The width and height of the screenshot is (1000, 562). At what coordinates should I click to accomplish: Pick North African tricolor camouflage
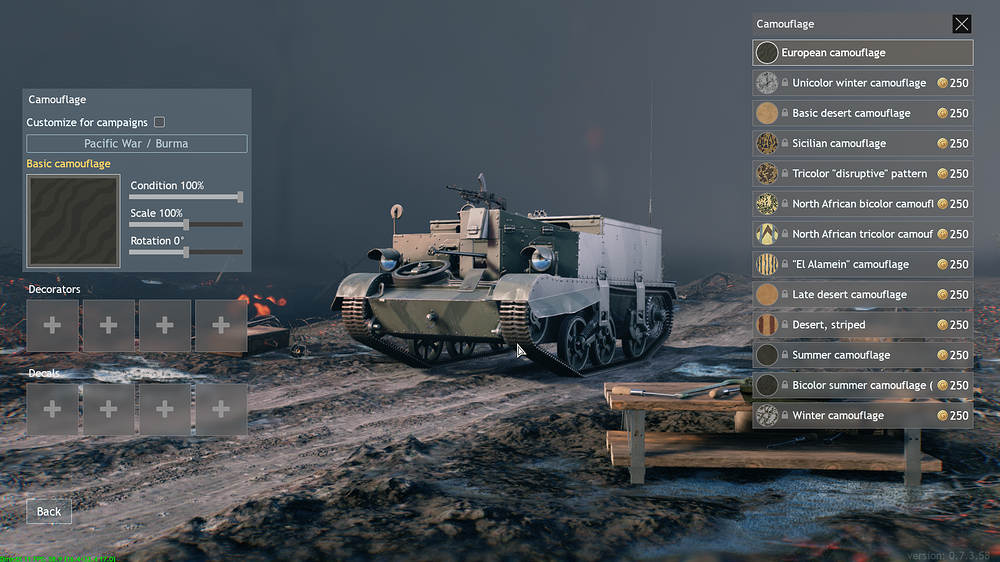pyautogui.click(x=862, y=234)
